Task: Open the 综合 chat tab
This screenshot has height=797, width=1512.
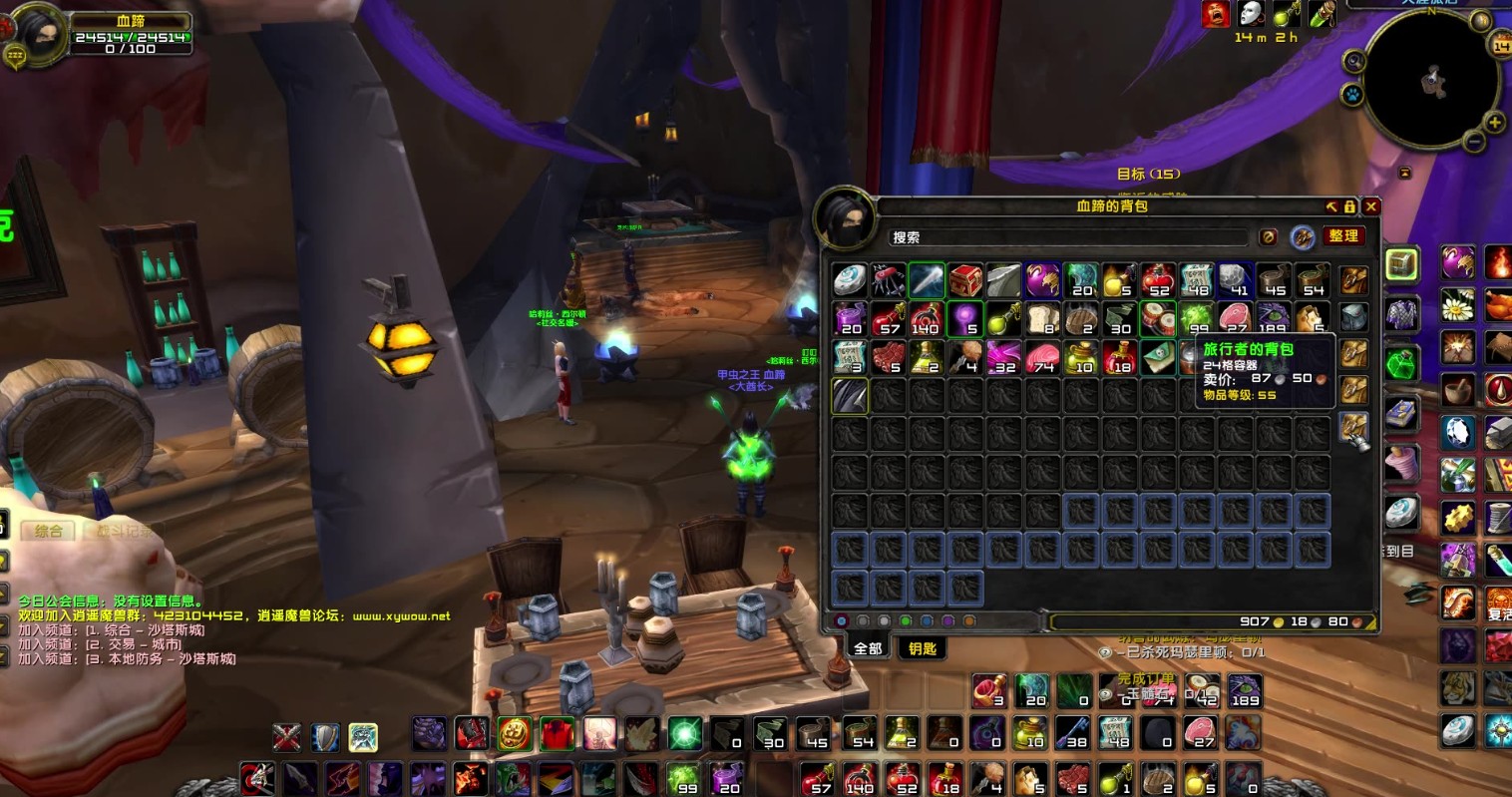Action: pyautogui.click(x=48, y=531)
